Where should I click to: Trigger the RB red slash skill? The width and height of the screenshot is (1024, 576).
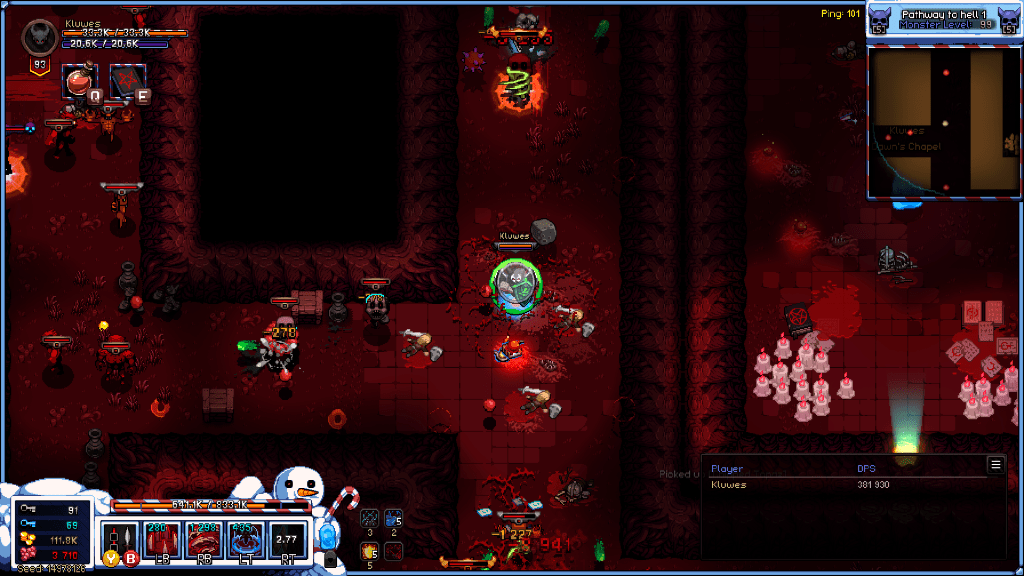(x=204, y=541)
